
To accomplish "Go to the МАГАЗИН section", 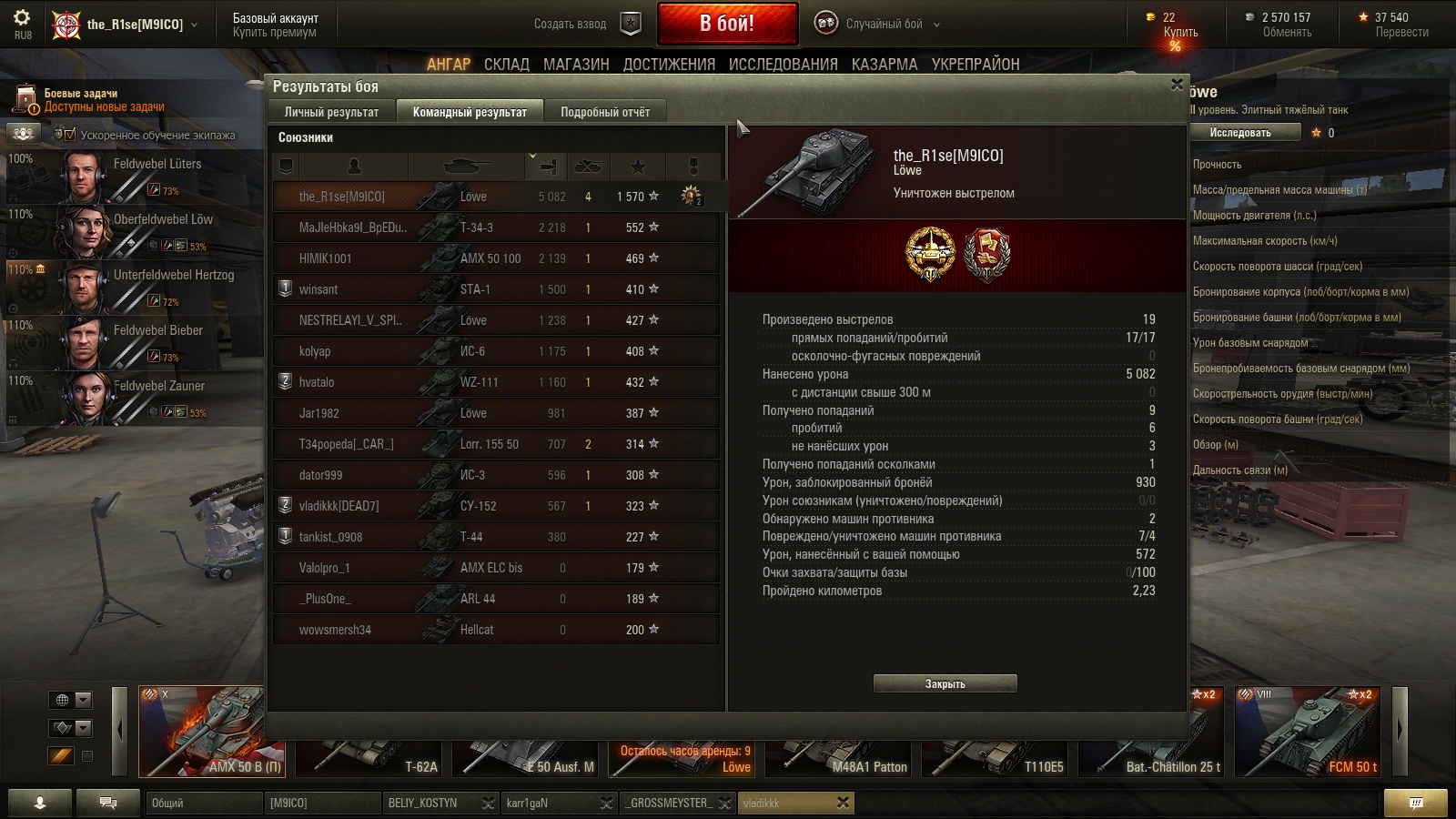I will (x=576, y=64).
